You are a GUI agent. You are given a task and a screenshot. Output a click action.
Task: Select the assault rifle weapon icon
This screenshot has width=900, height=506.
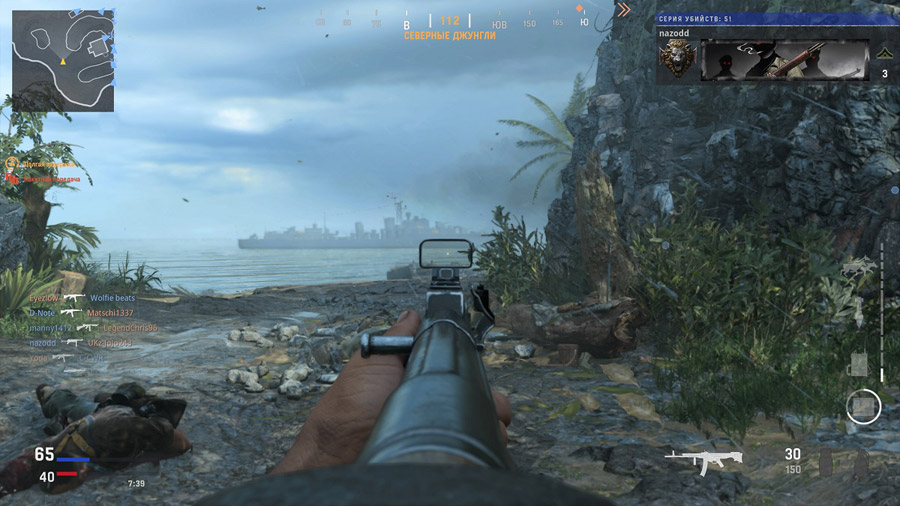[x=703, y=460]
